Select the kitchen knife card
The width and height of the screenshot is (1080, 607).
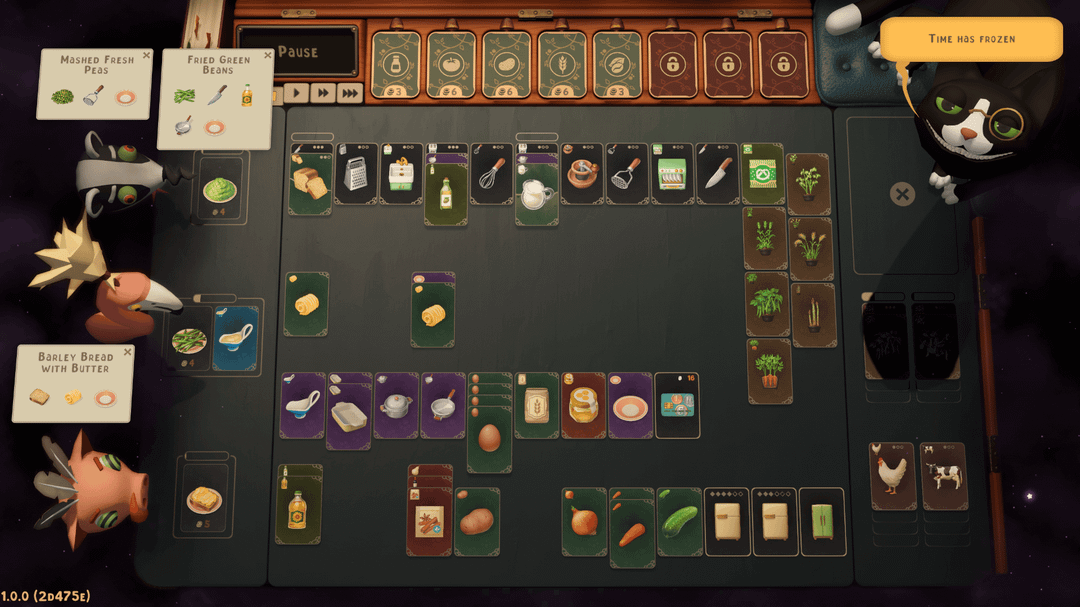tap(717, 175)
